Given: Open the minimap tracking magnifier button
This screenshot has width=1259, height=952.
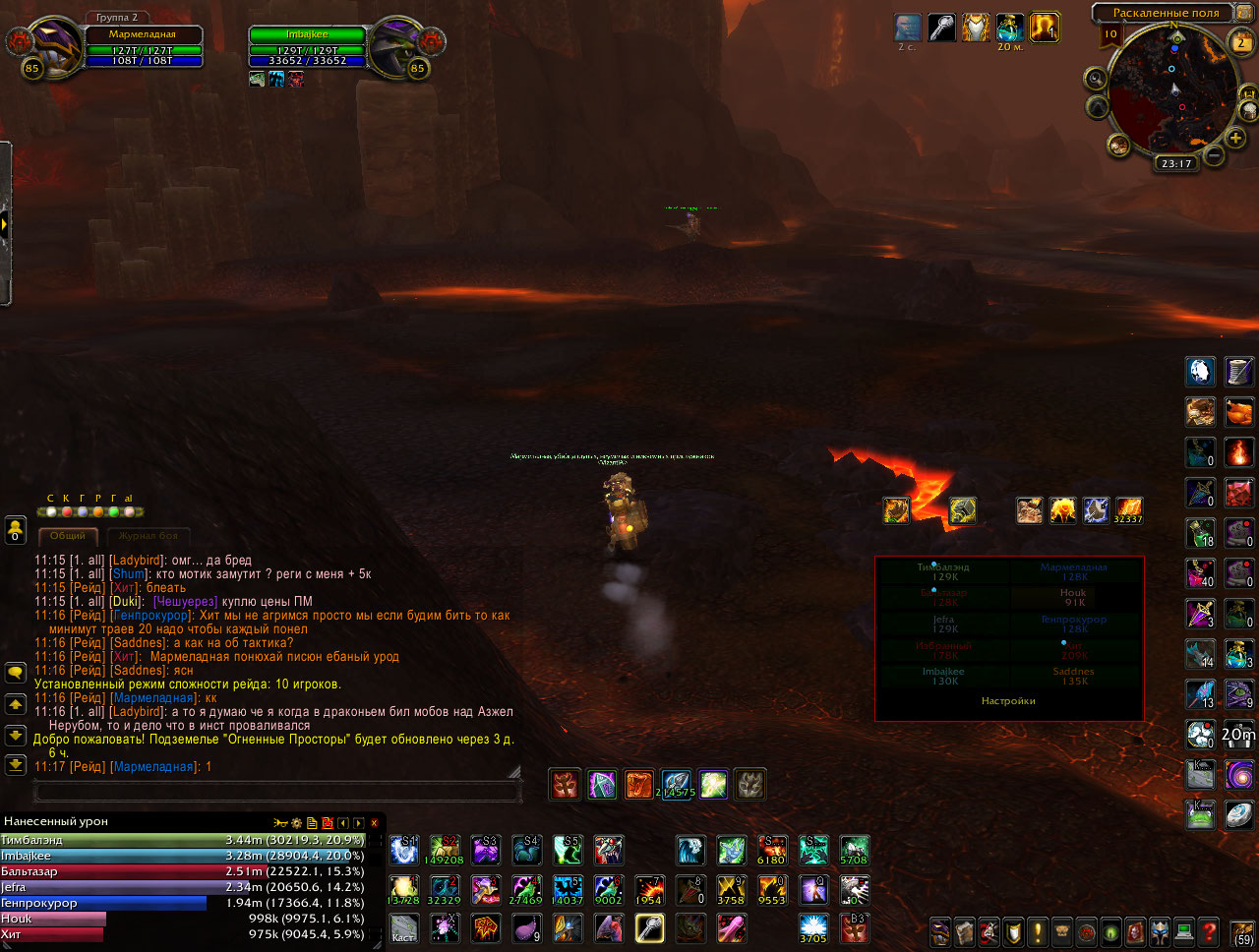Looking at the screenshot, I should click(x=1096, y=79).
